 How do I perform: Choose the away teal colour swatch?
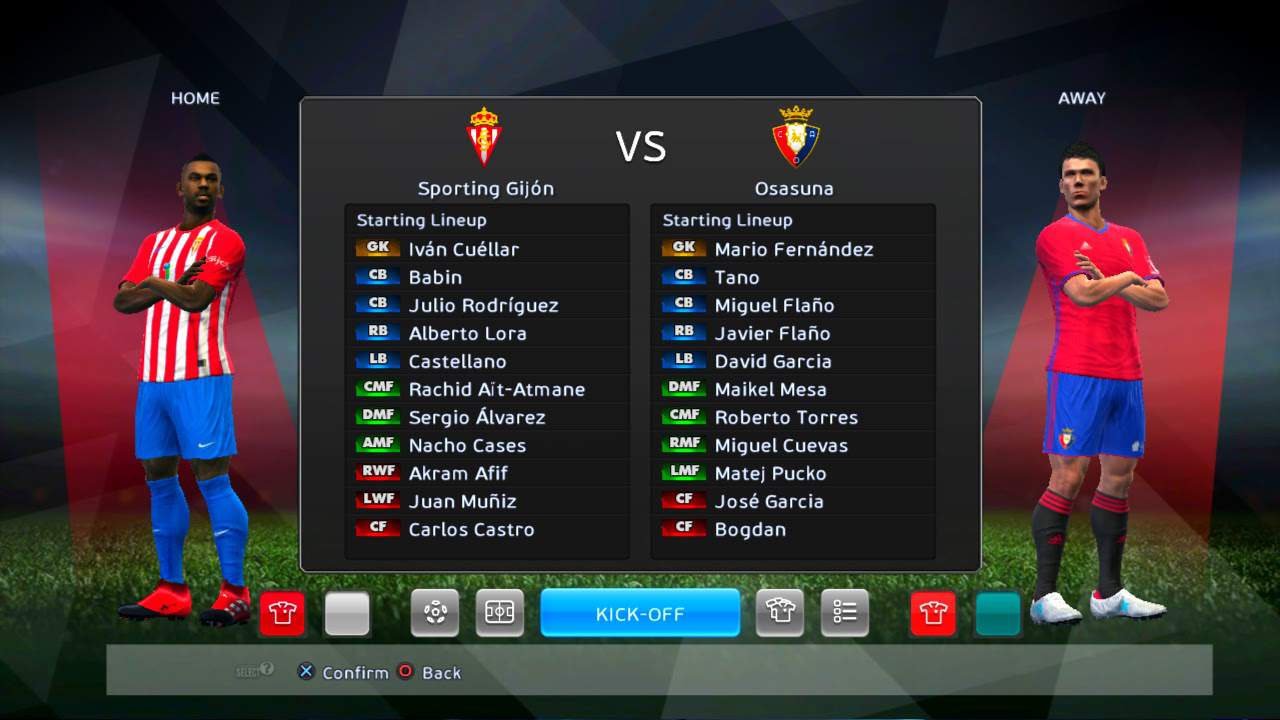coord(998,613)
